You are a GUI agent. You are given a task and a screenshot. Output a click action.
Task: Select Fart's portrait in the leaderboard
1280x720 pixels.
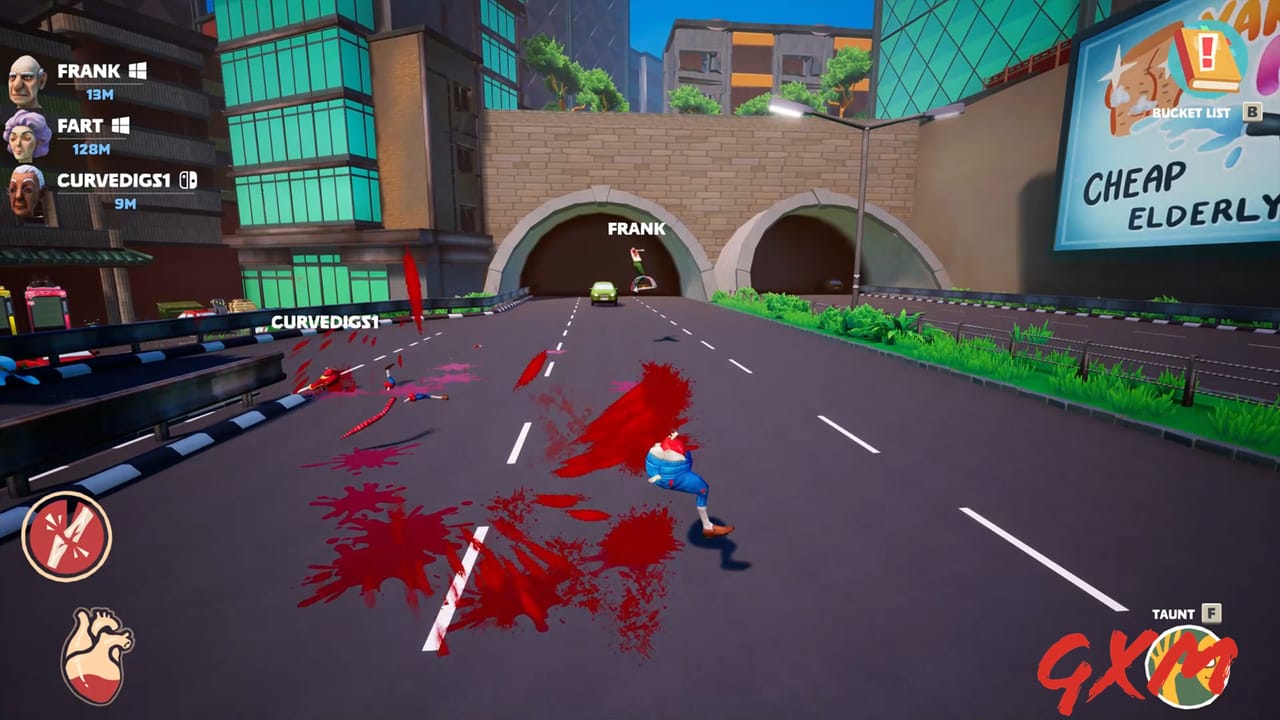point(27,132)
